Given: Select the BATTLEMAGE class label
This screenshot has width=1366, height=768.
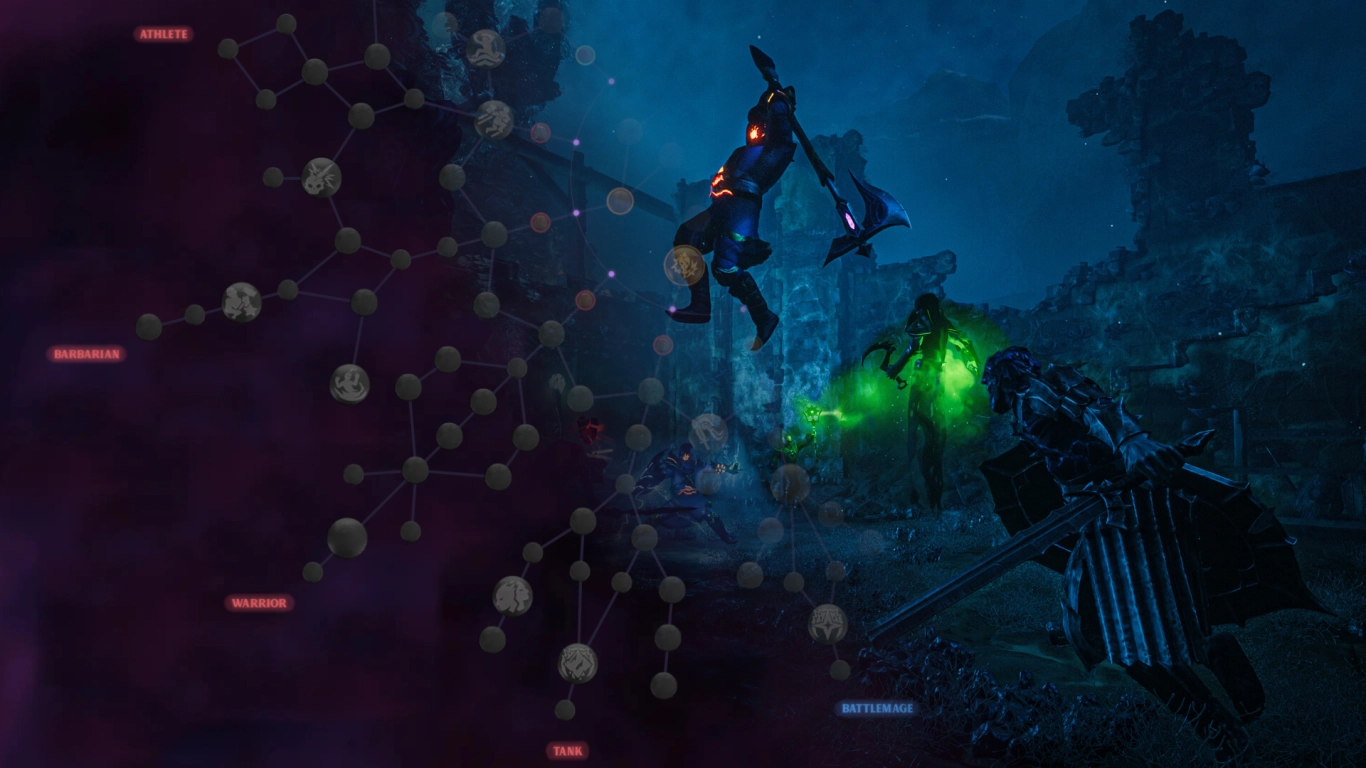Looking at the screenshot, I should point(877,709).
